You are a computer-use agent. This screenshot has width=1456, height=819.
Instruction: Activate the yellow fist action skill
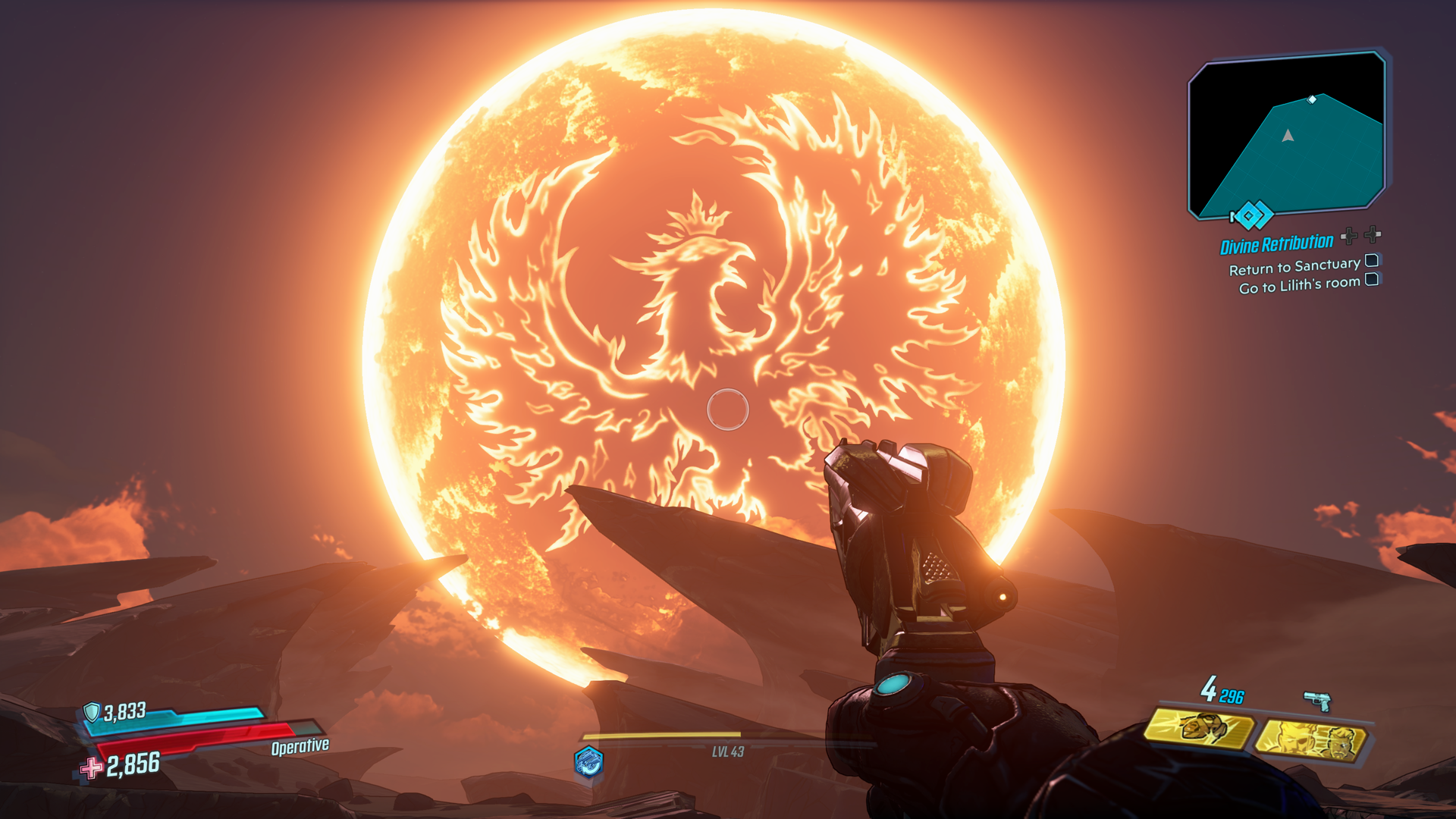(x=1198, y=730)
